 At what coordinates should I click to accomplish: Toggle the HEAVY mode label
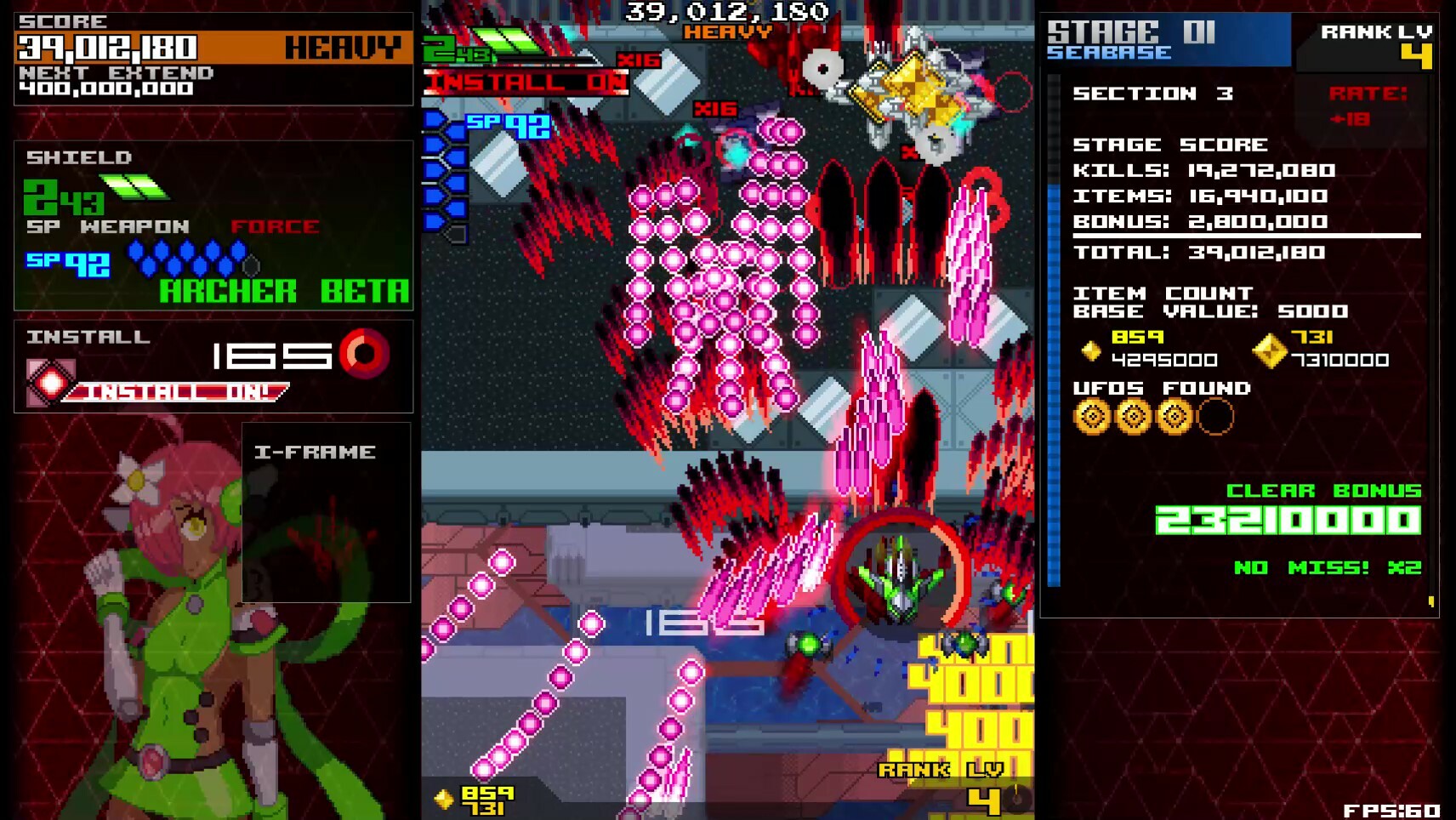coord(342,48)
